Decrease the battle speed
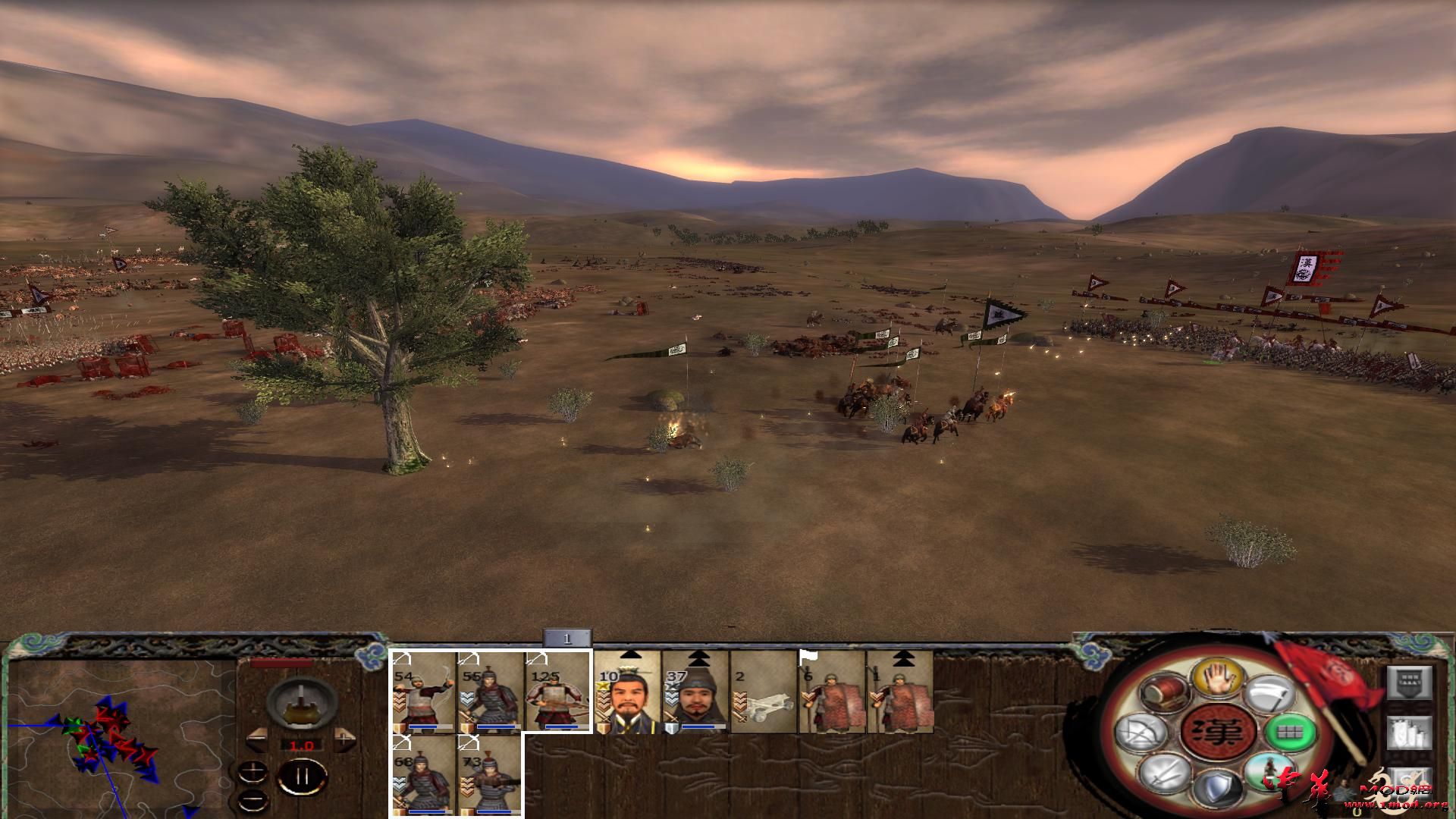Screen dimensions: 1456x819 (257, 736)
